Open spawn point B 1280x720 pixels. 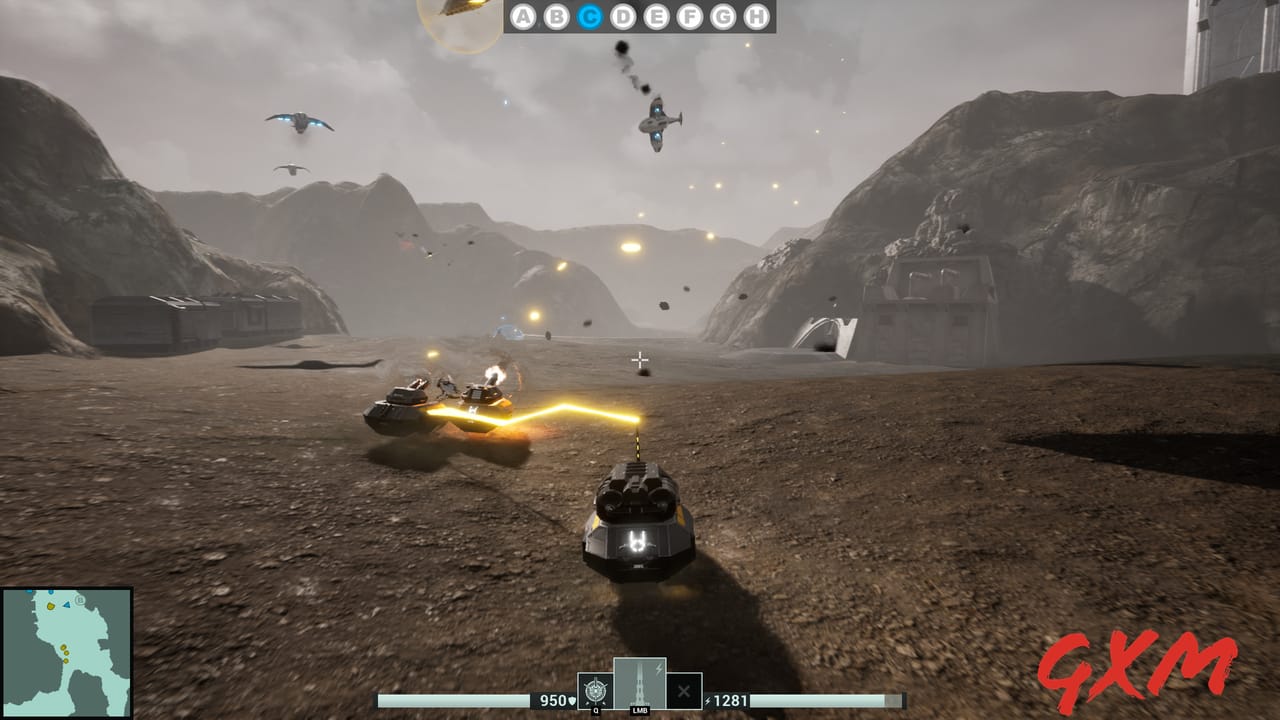tap(556, 17)
